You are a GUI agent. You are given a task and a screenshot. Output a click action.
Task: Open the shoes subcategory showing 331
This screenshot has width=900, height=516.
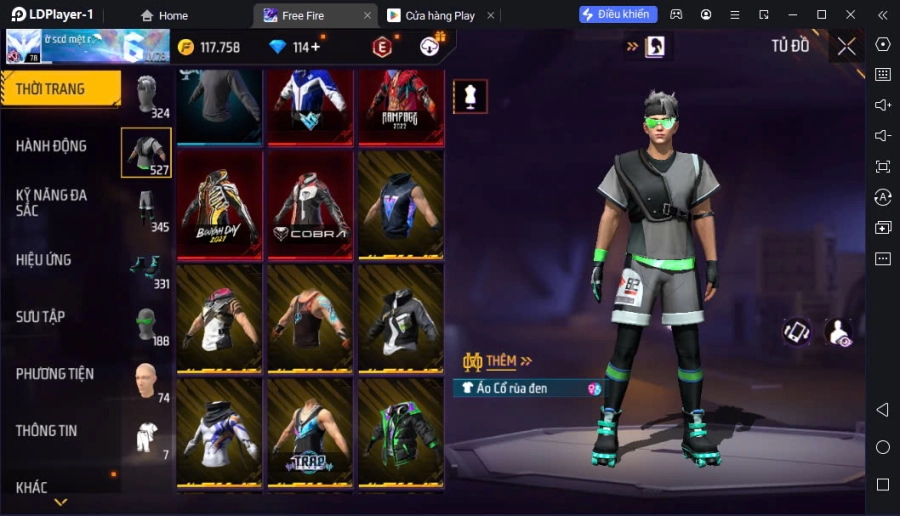[x=147, y=267]
